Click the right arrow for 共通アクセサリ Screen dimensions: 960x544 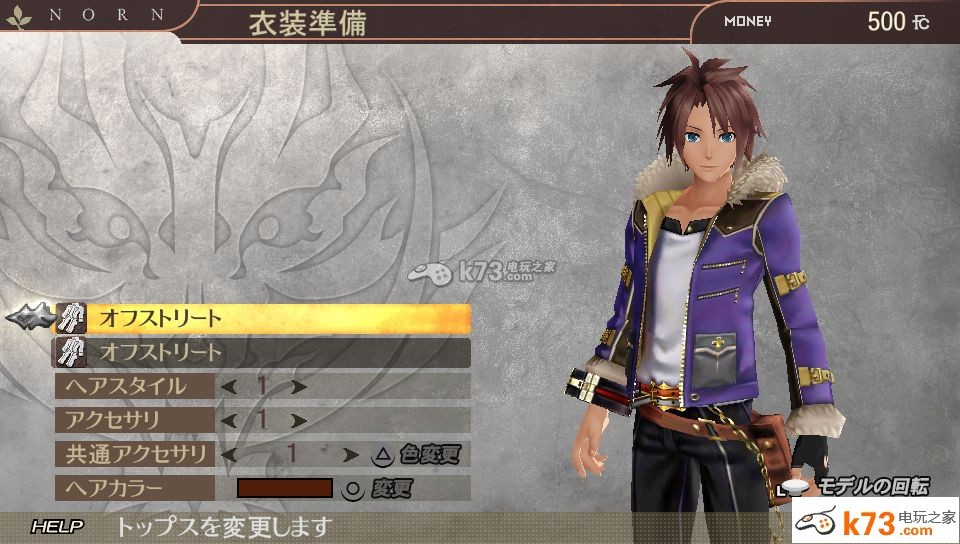pyautogui.click(x=349, y=454)
